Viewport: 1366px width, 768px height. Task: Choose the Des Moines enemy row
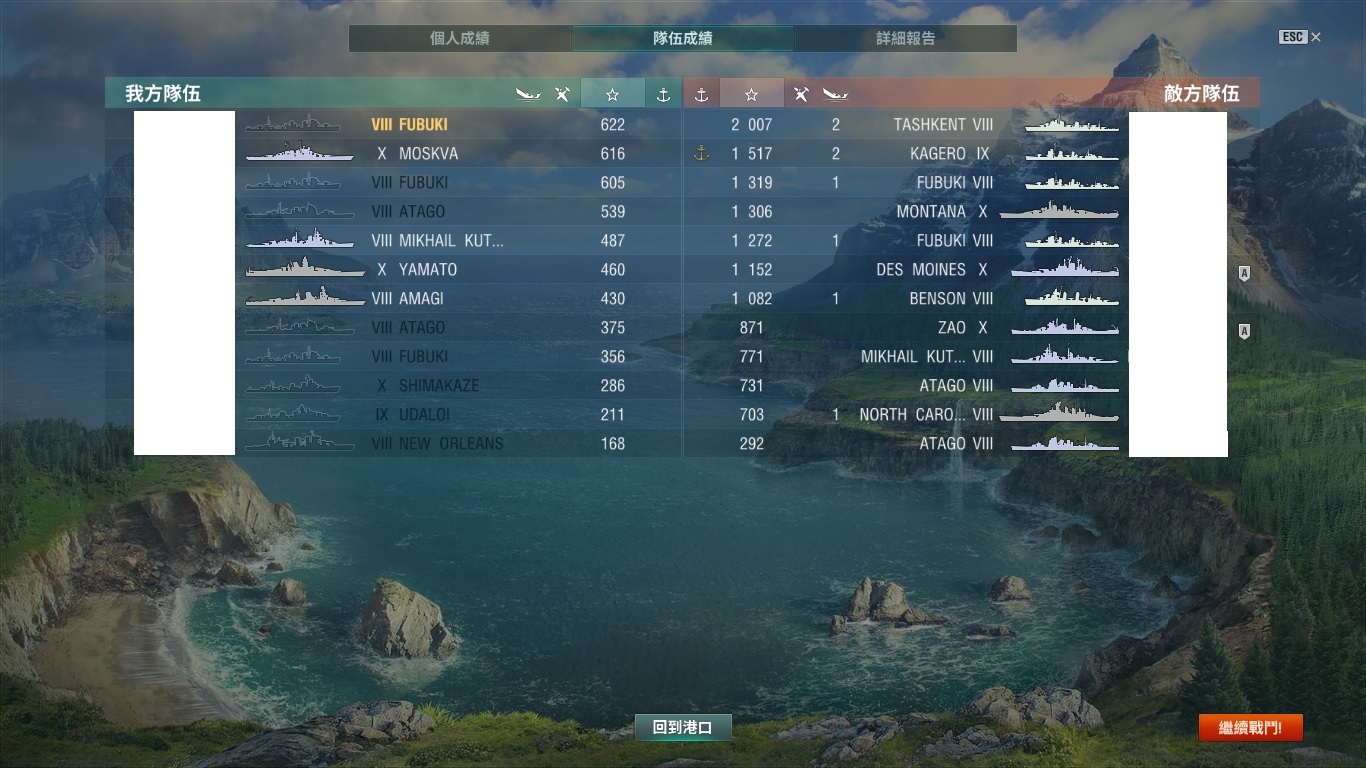931,270
